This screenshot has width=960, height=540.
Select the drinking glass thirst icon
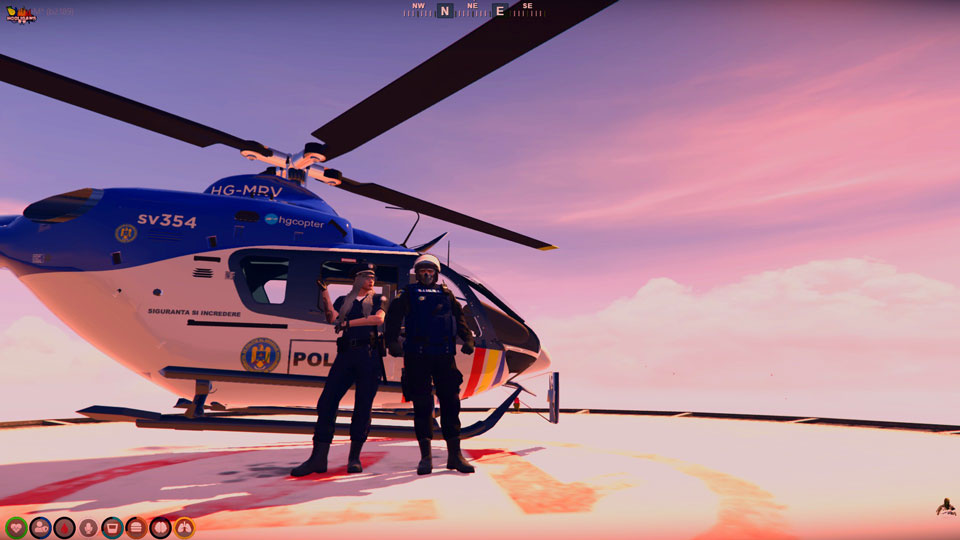click(x=112, y=527)
